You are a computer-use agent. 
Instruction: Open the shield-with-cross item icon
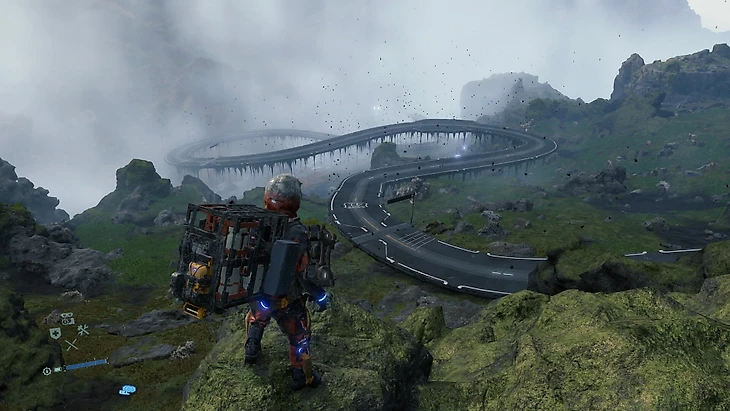tap(55, 333)
